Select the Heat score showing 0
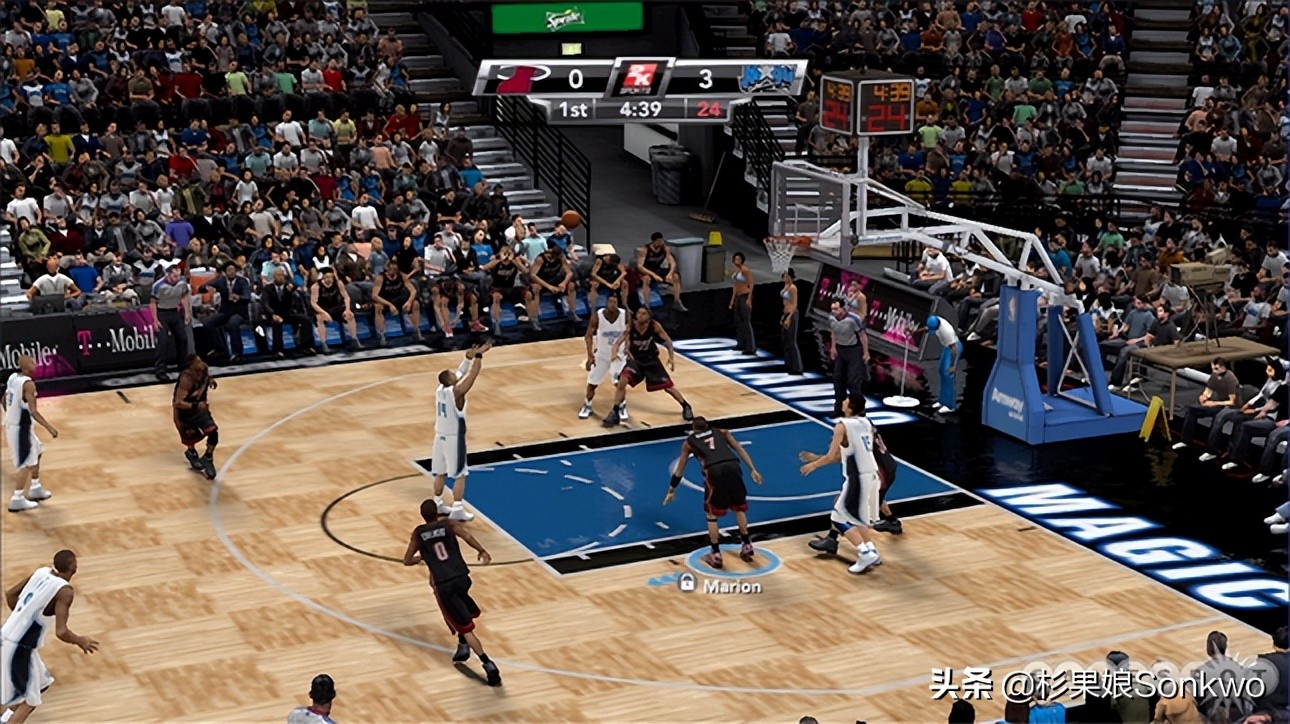 pyautogui.click(x=575, y=78)
